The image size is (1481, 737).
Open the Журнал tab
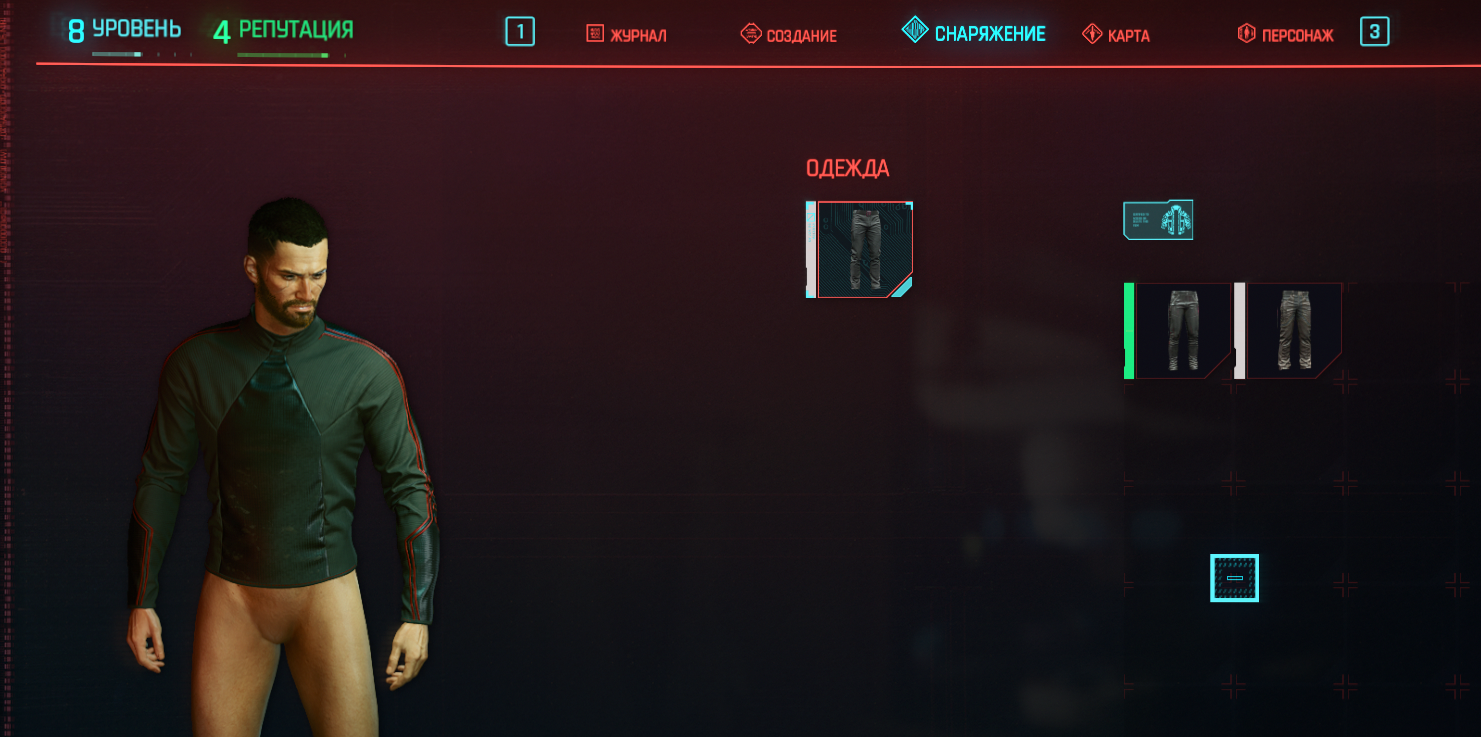pos(627,35)
